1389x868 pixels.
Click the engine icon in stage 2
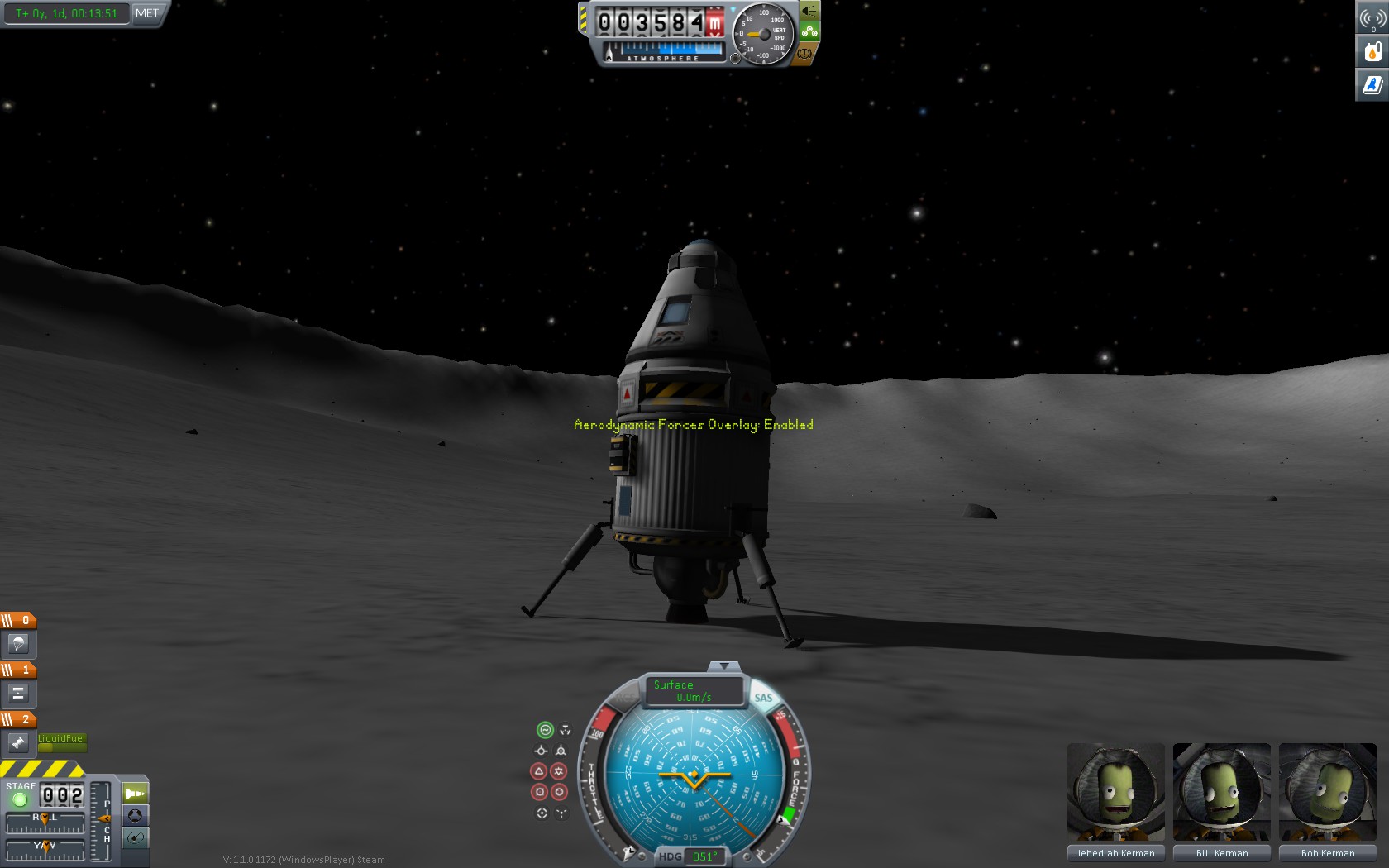[18, 743]
